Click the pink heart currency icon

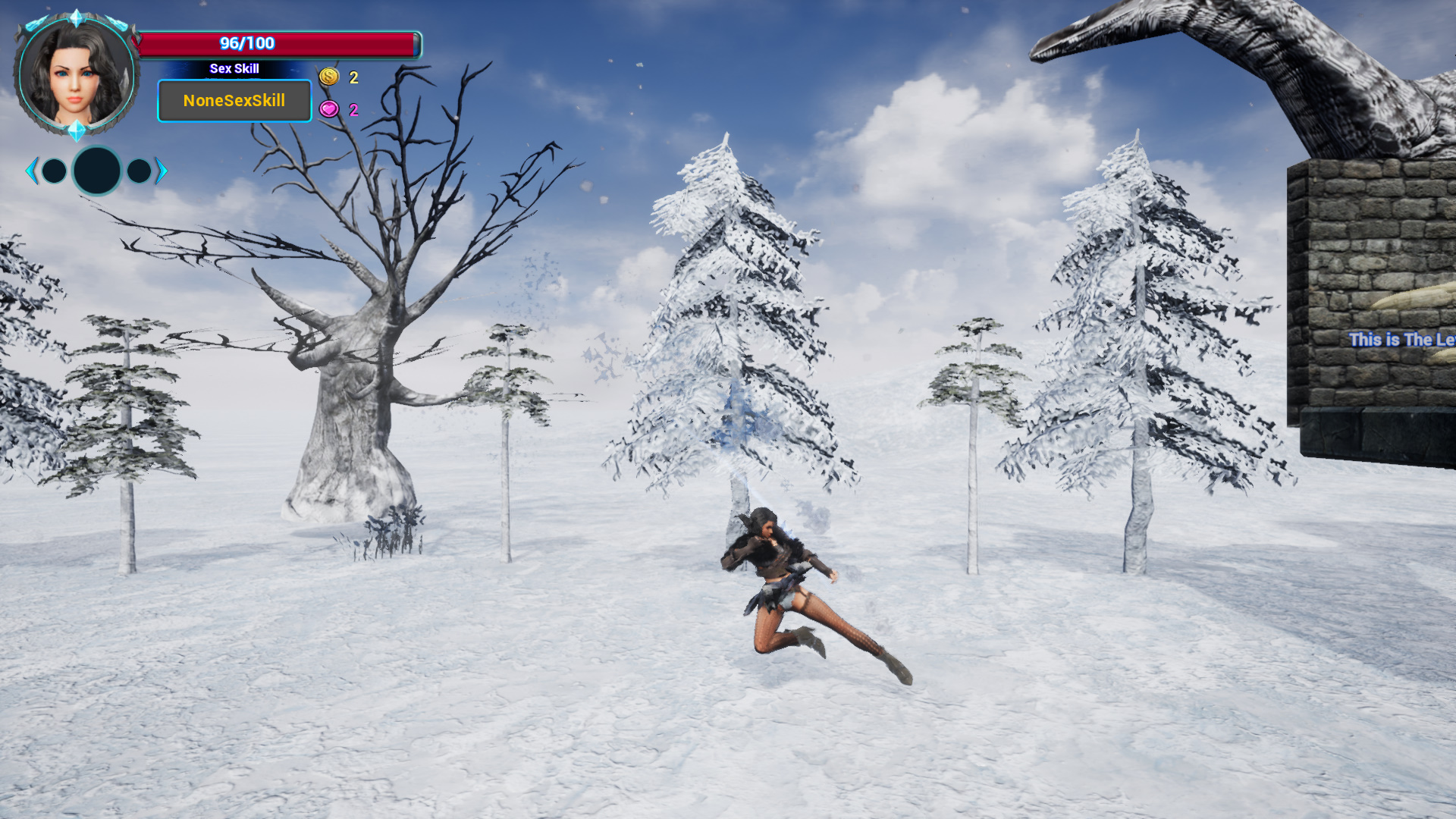[x=328, y=108]
